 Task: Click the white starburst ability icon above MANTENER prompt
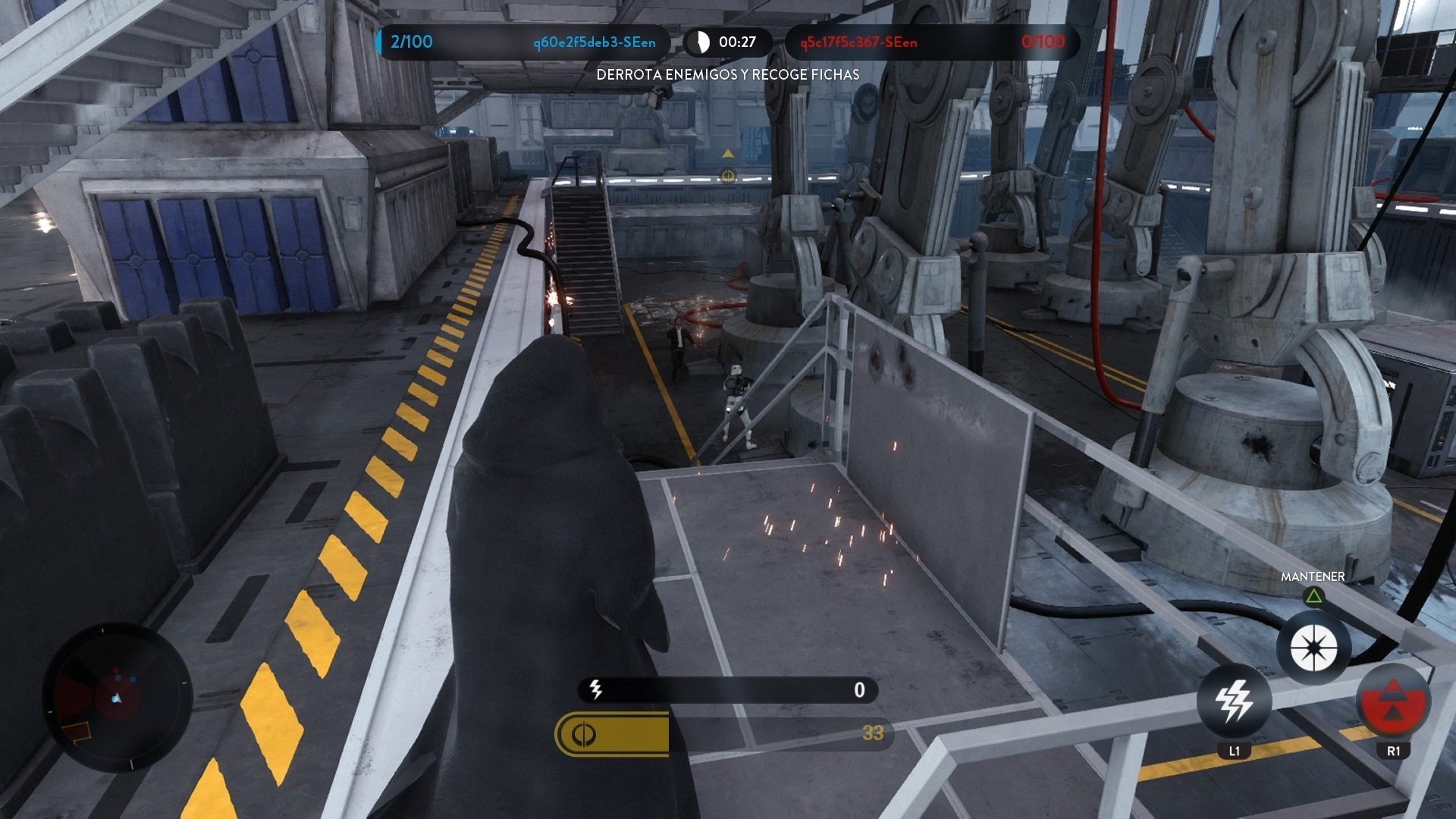pos(1314,647)
